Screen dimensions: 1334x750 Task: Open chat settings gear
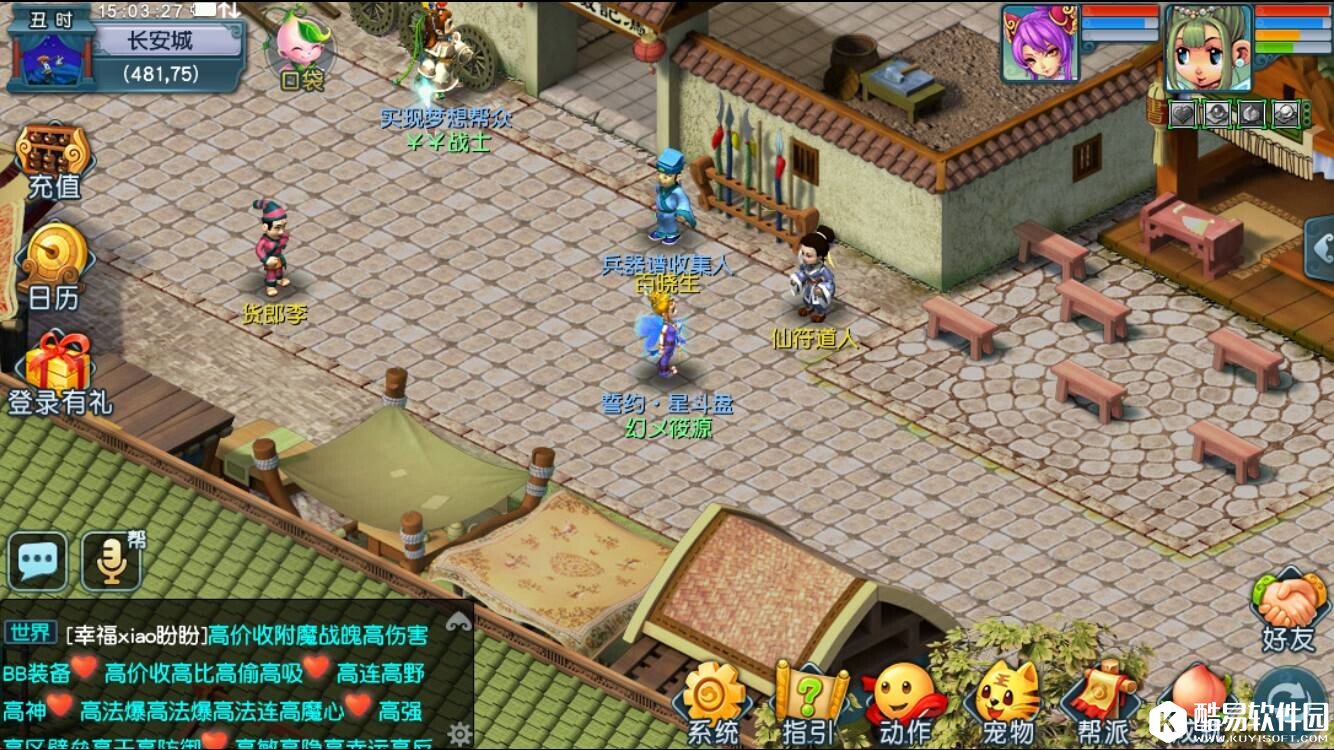[459, 731]
